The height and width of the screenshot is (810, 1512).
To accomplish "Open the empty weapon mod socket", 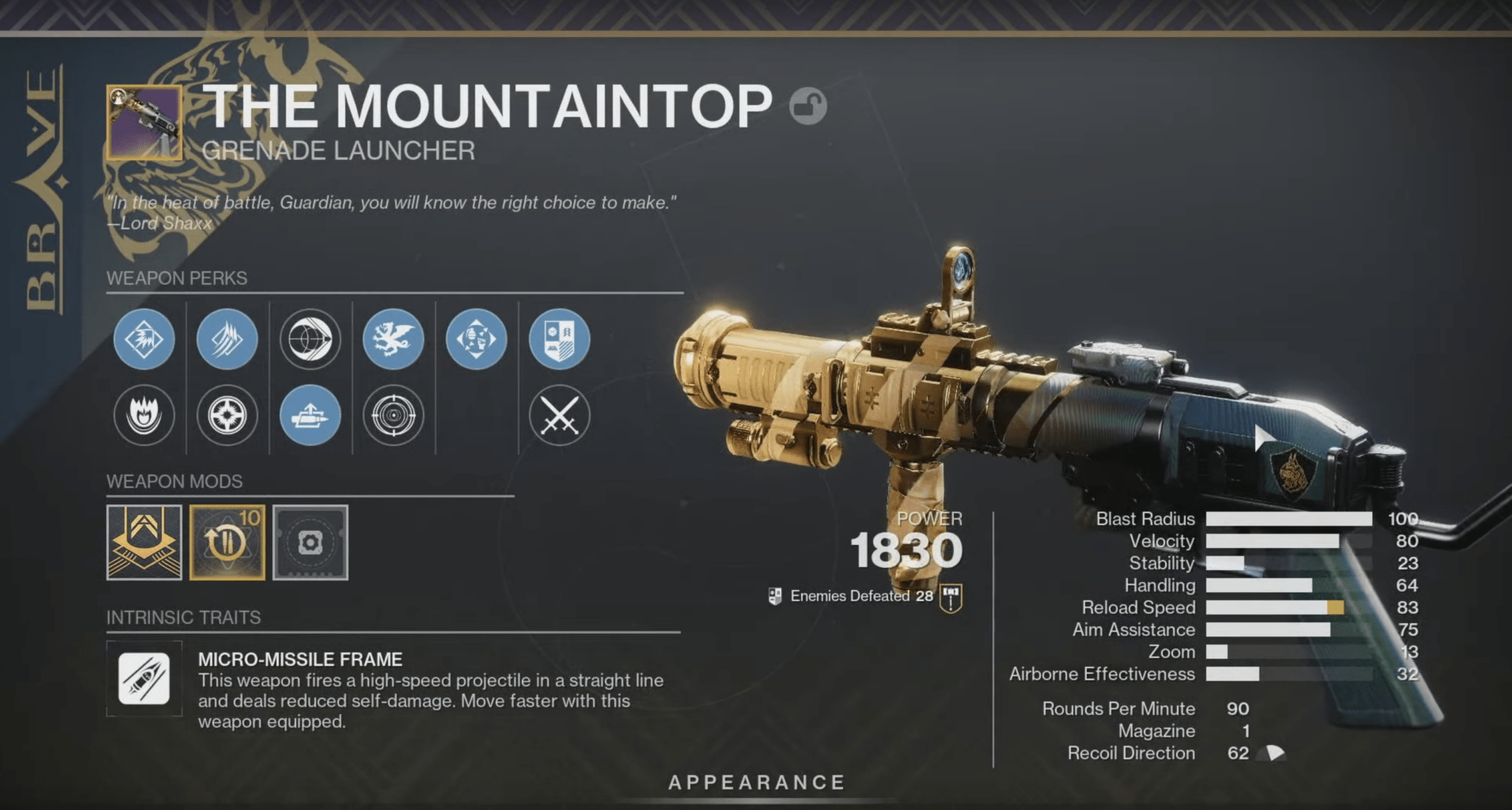I will [x=310, y=541].
